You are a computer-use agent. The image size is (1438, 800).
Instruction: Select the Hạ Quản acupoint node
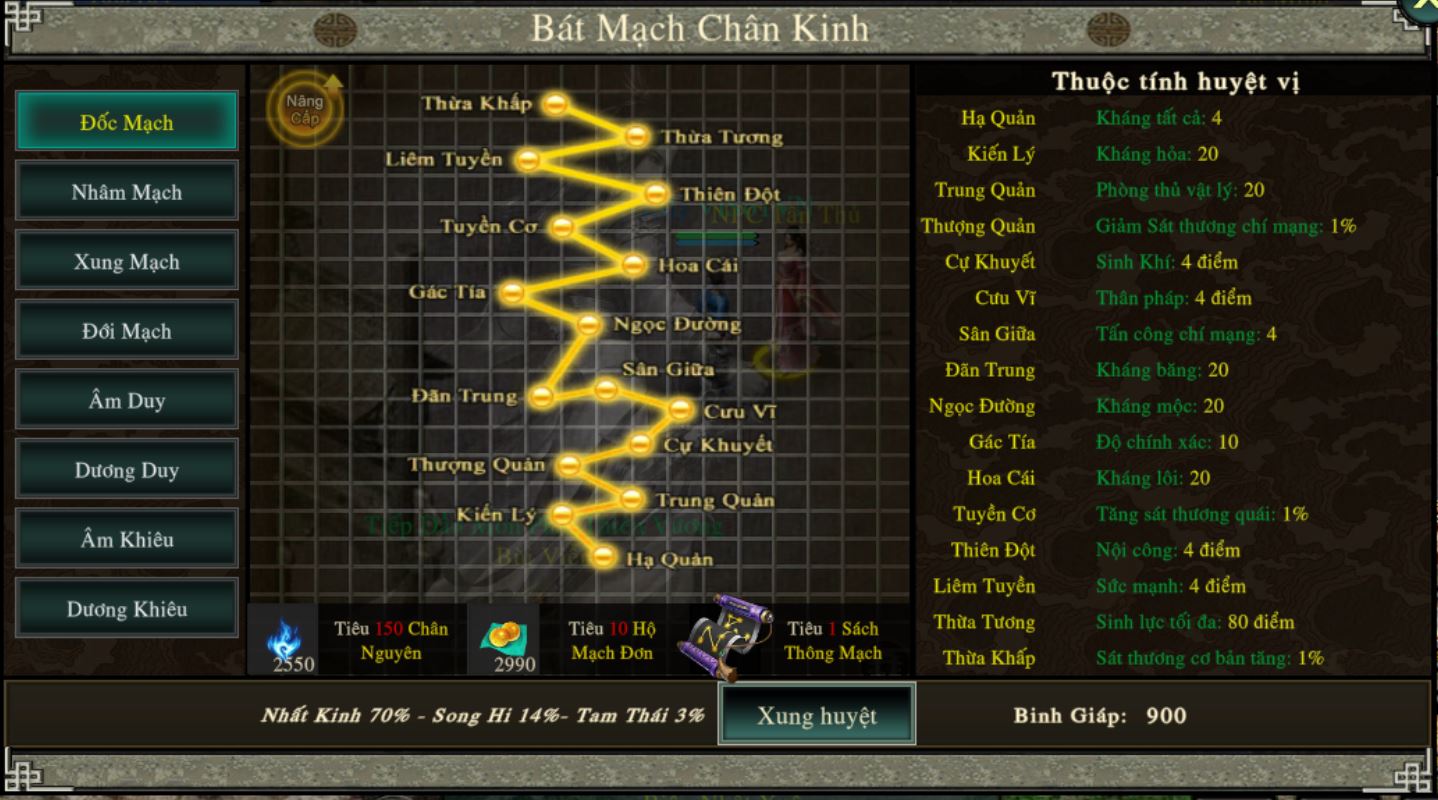click(603, 557)
